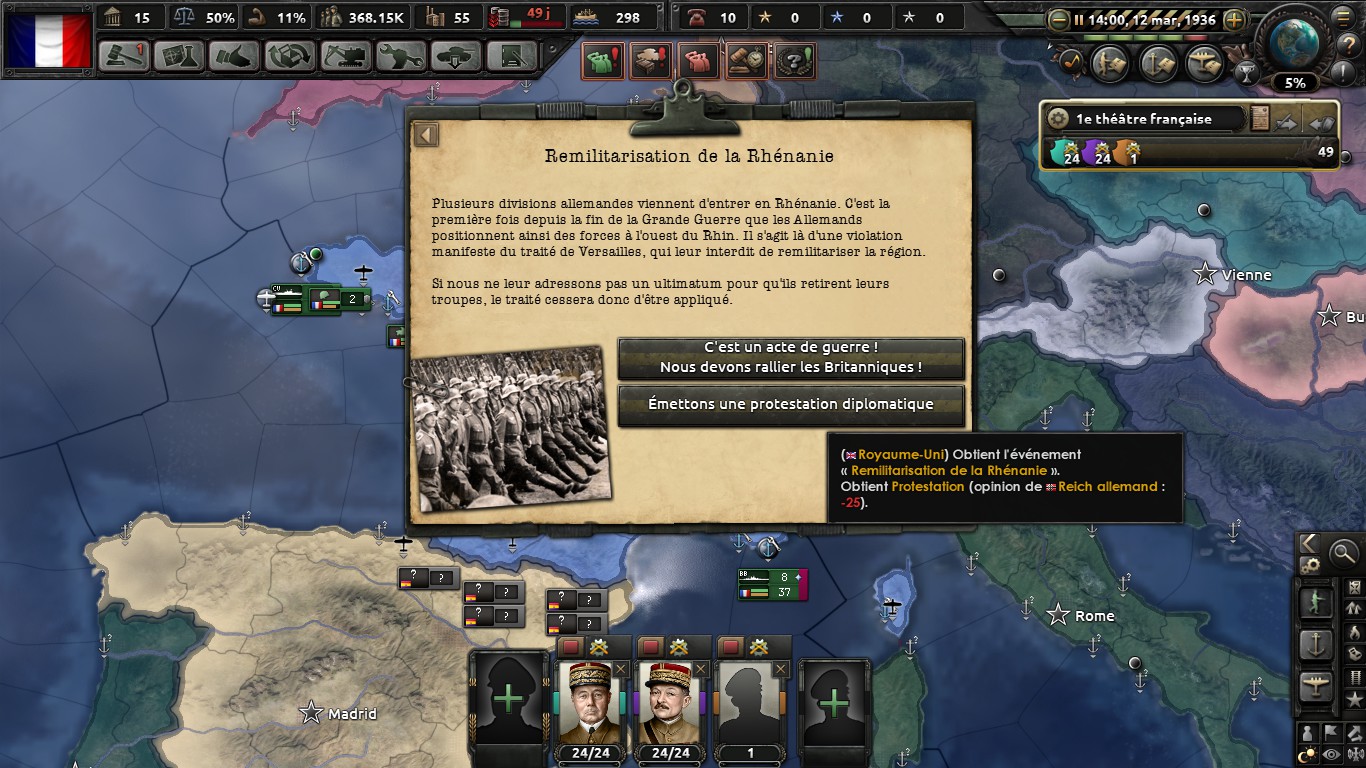Viewport: 1366px width, 768px height.
Task: Open the music player note icon
Action: coord(1070,62)
